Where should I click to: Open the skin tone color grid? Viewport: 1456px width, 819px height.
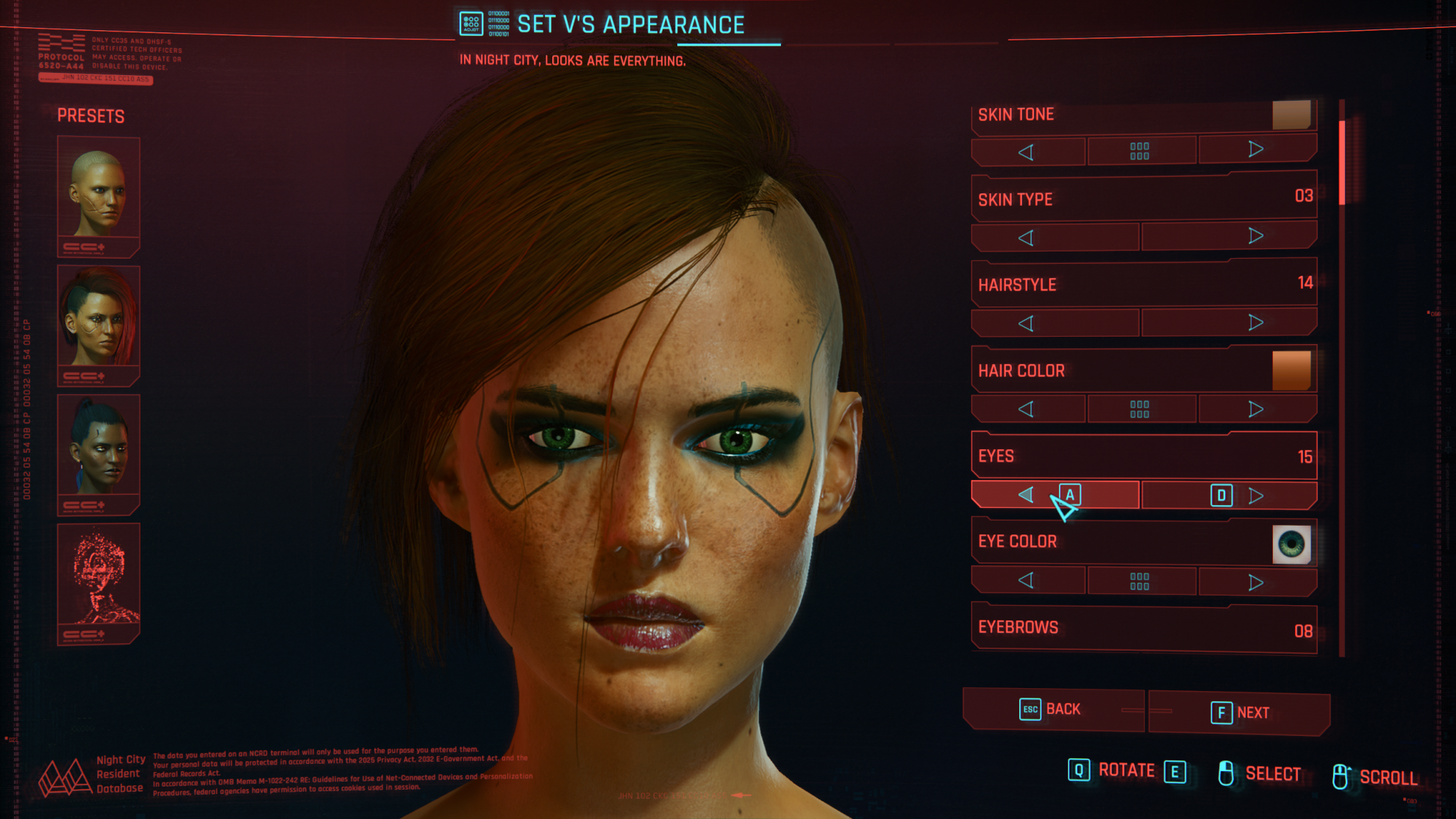coord(1140,151)
